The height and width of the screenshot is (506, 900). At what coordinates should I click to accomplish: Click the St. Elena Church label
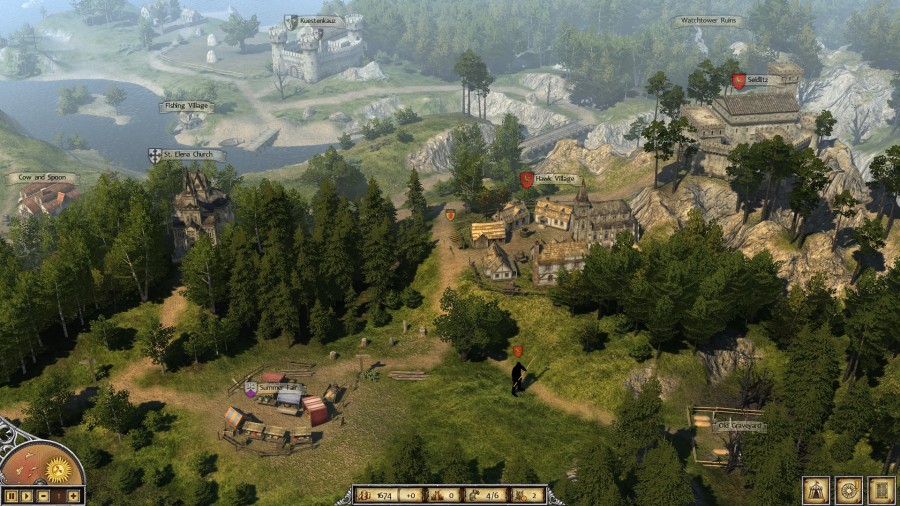point(191,155)
